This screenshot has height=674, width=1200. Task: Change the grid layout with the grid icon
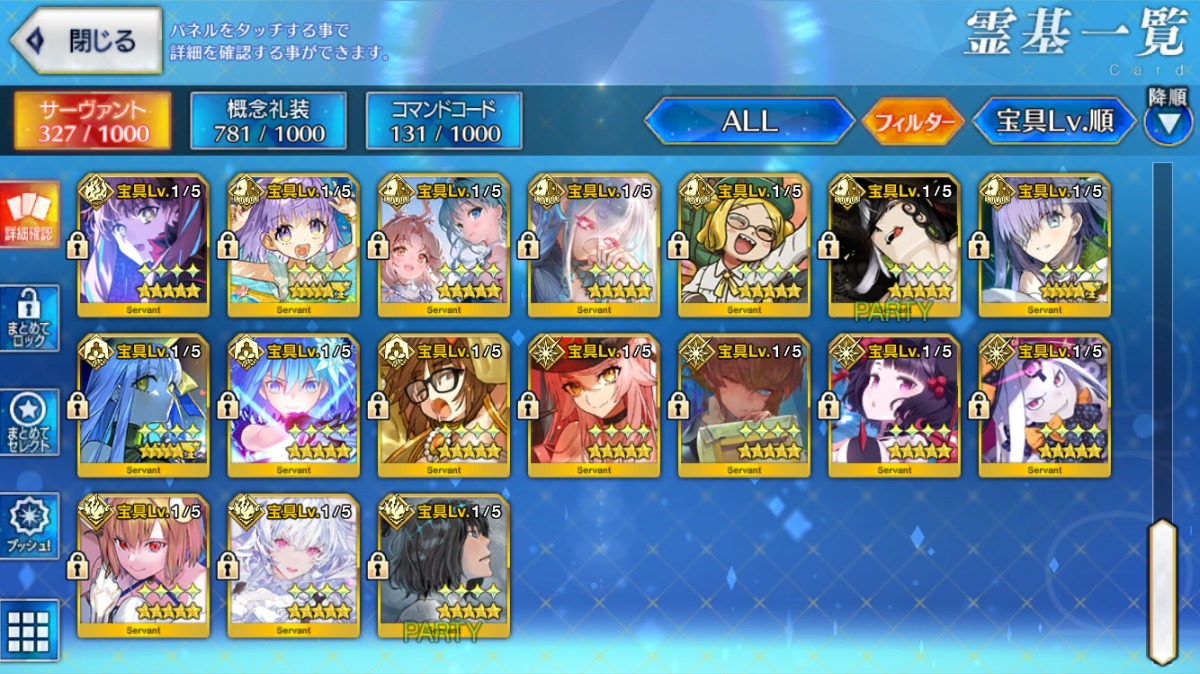pos(29,630)
